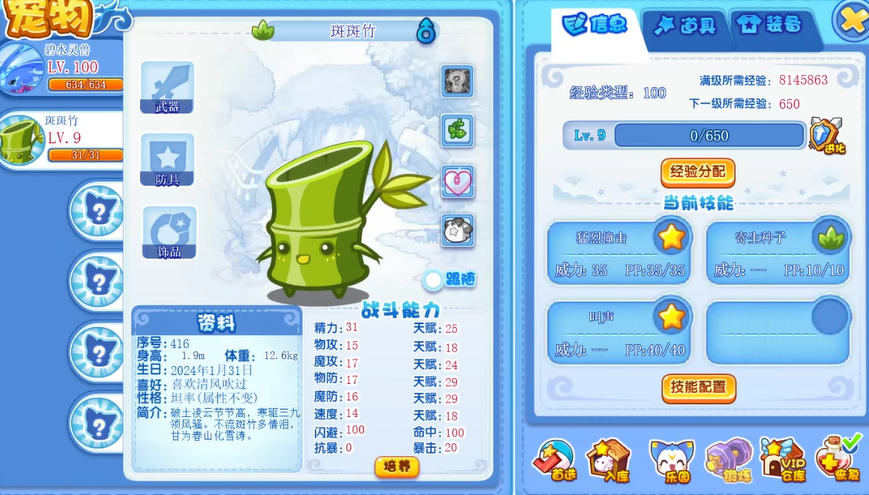The height and width of the screenshot is (495, 869).
Task: Click the 入库 store-in-warehouse button
Action: [609, 461]
